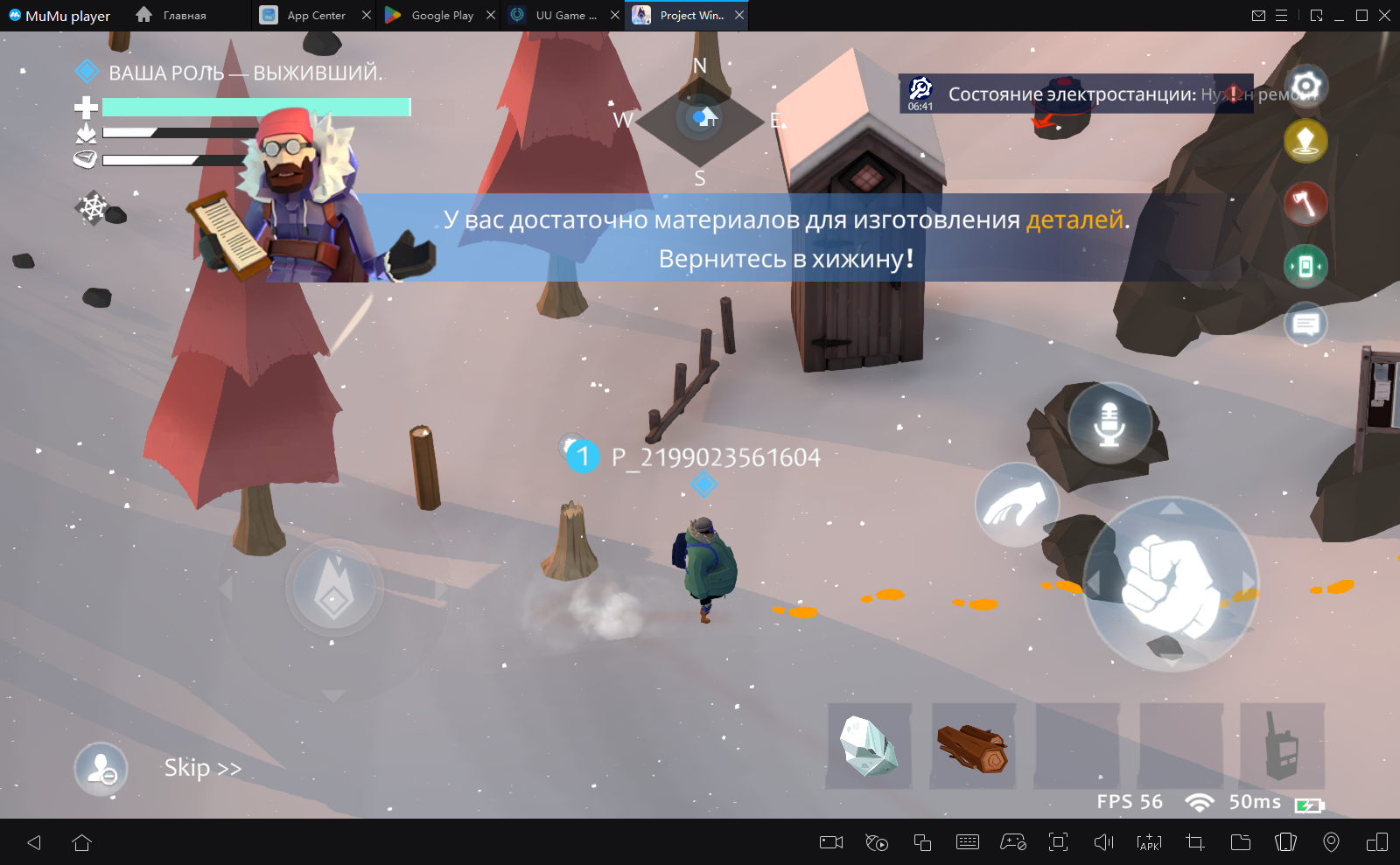Close the Project Winter tab

coord(739,15)
